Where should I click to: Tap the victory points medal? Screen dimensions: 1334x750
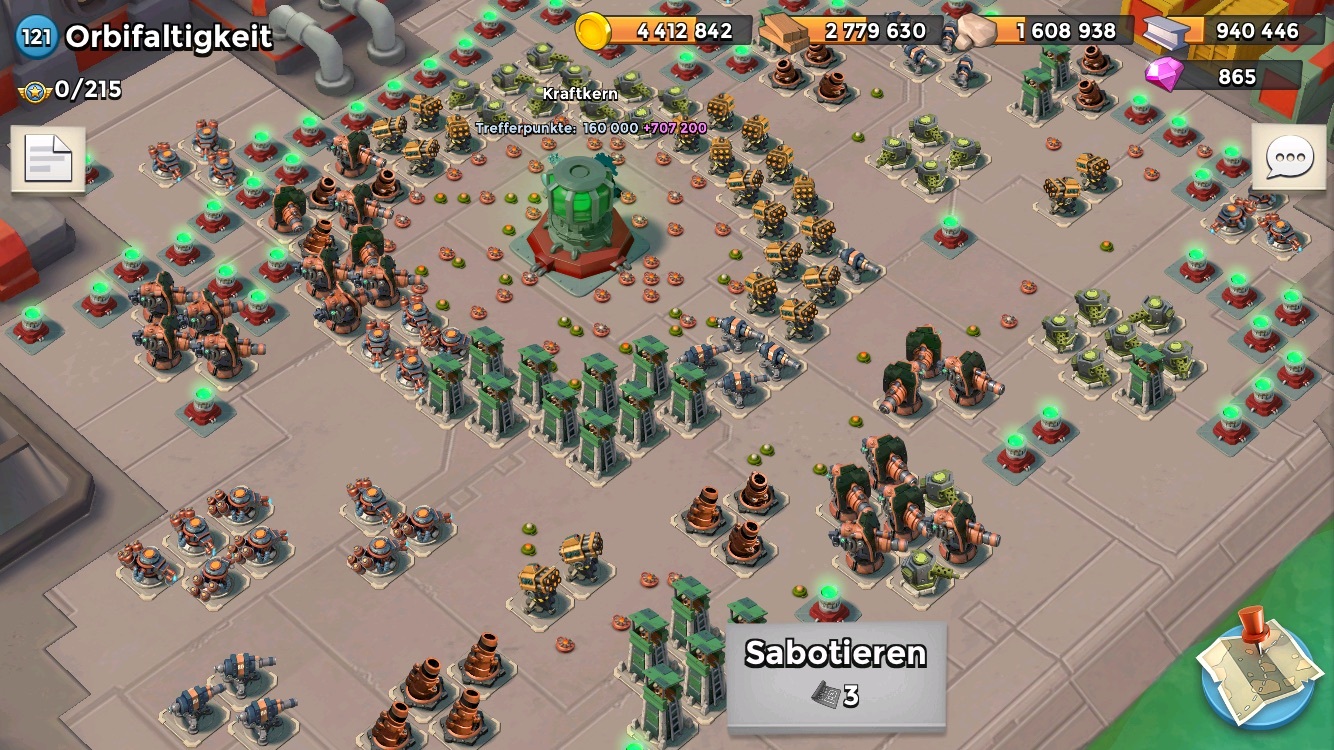33,90
